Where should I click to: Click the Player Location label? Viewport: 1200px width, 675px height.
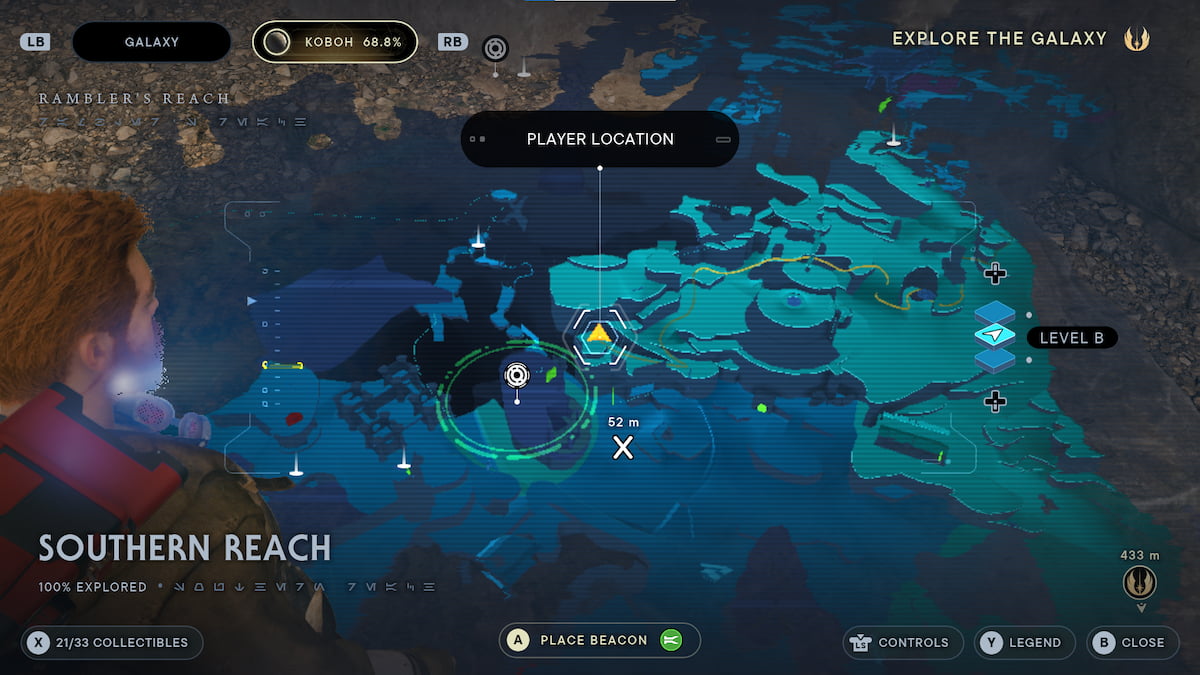tap(600, 139)
